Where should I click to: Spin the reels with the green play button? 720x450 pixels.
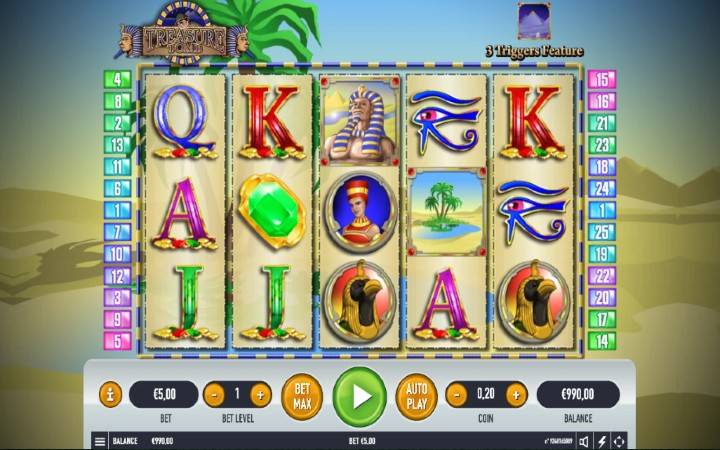(x=359, y=395)
